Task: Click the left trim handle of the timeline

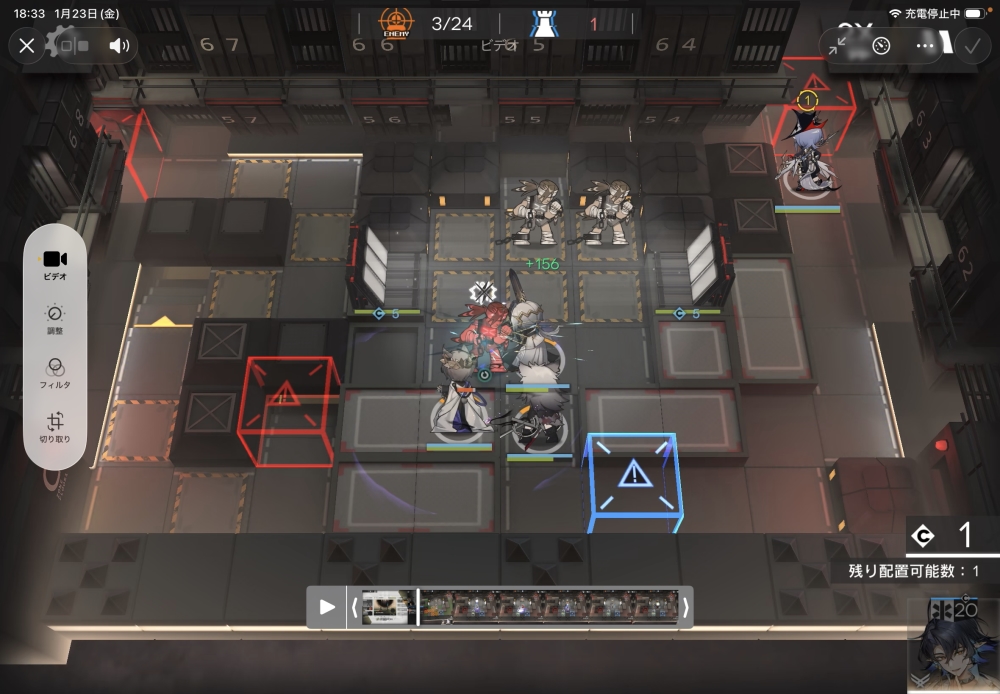Action: coord(354,607)
